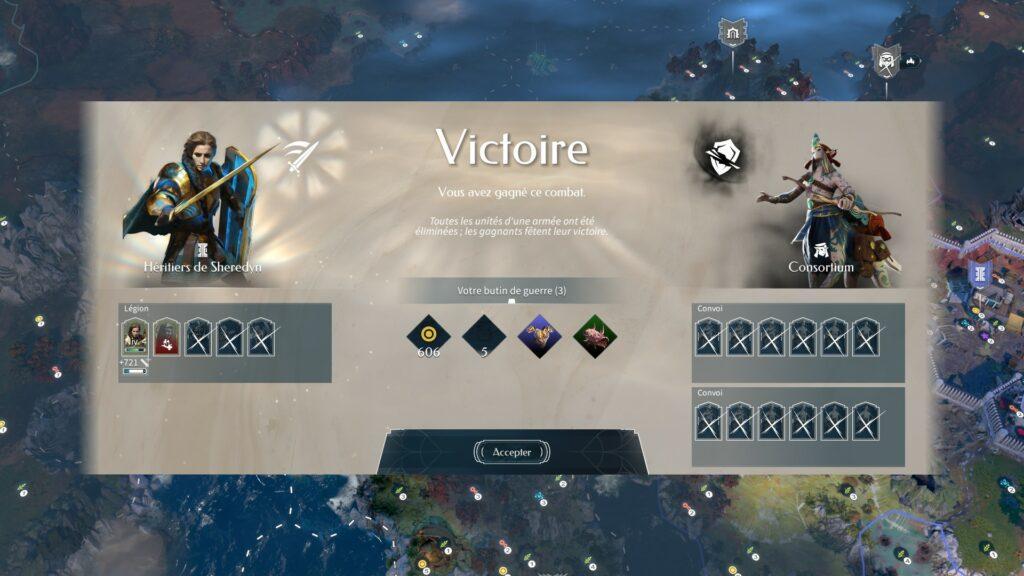Viewport: 1024px width, 576px height.
Task: Inspect the pink creature loot icon
Action: [x=595, y=334]
